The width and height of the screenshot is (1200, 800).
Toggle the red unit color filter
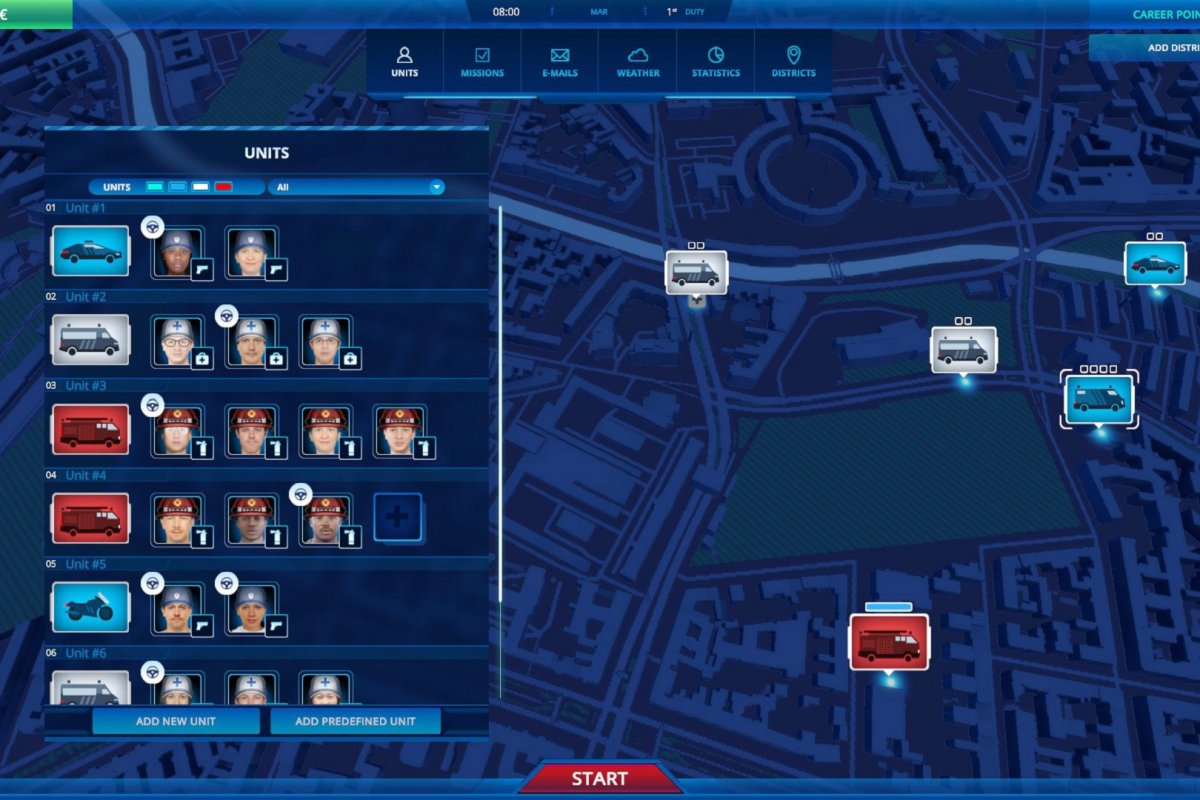[223, 187]
